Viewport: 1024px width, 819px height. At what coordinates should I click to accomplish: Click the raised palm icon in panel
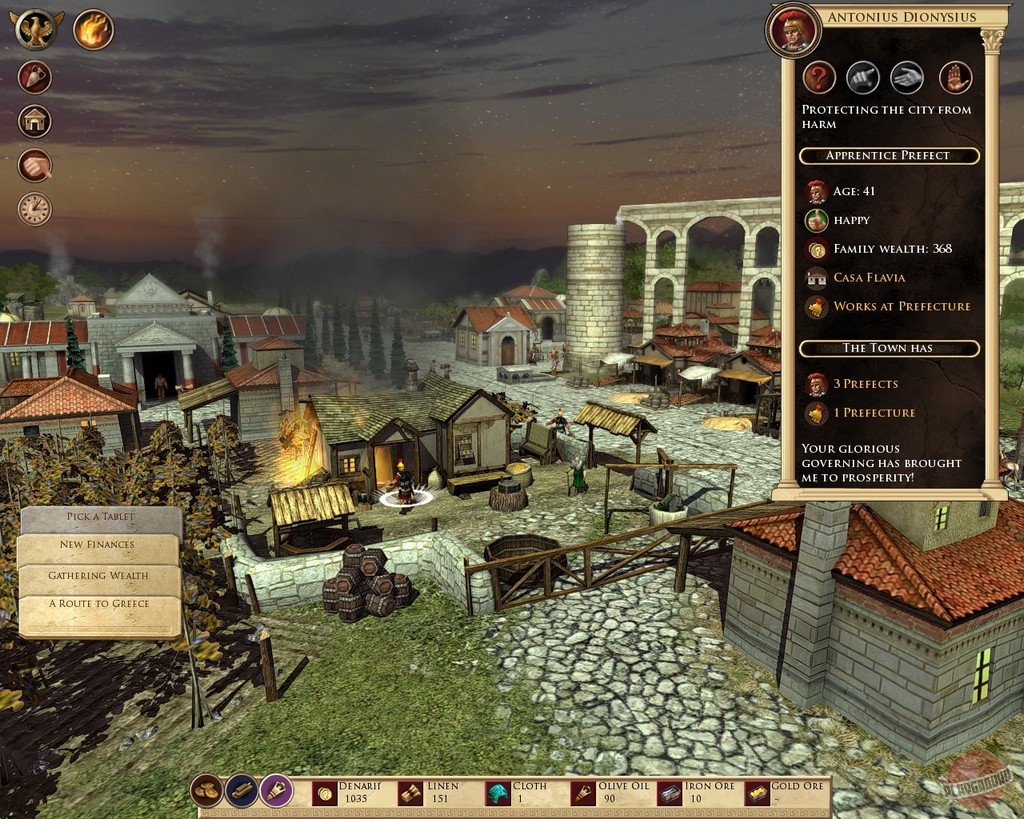click(956, 77)
